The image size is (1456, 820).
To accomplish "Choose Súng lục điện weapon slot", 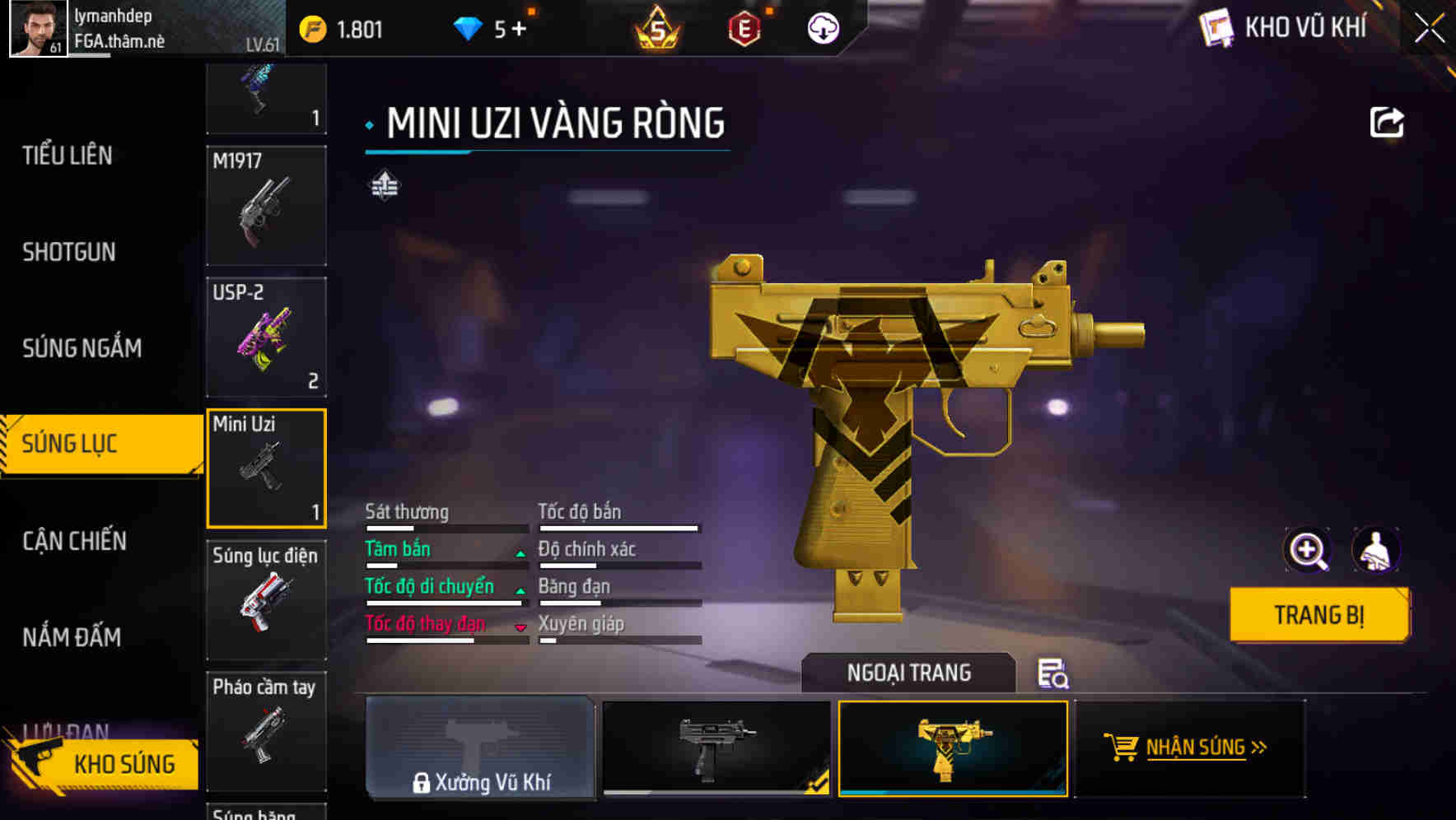I will (x=266, y=600).
